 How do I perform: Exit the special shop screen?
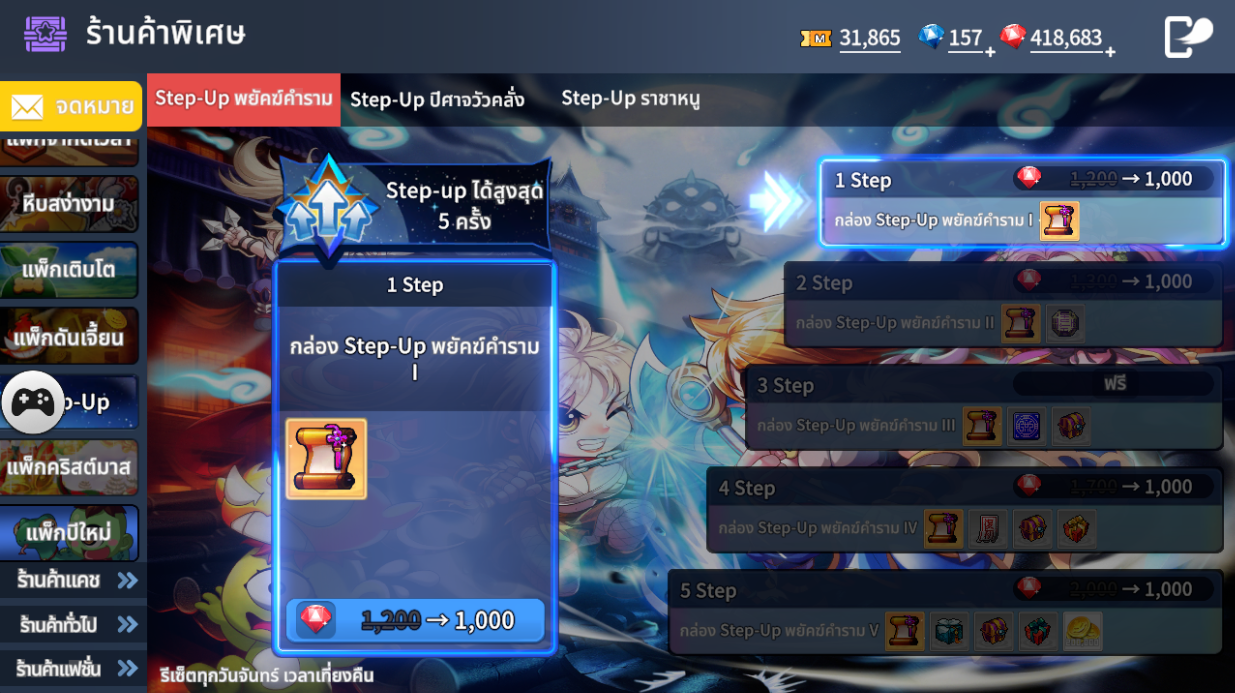click(x=1188, y=38)
